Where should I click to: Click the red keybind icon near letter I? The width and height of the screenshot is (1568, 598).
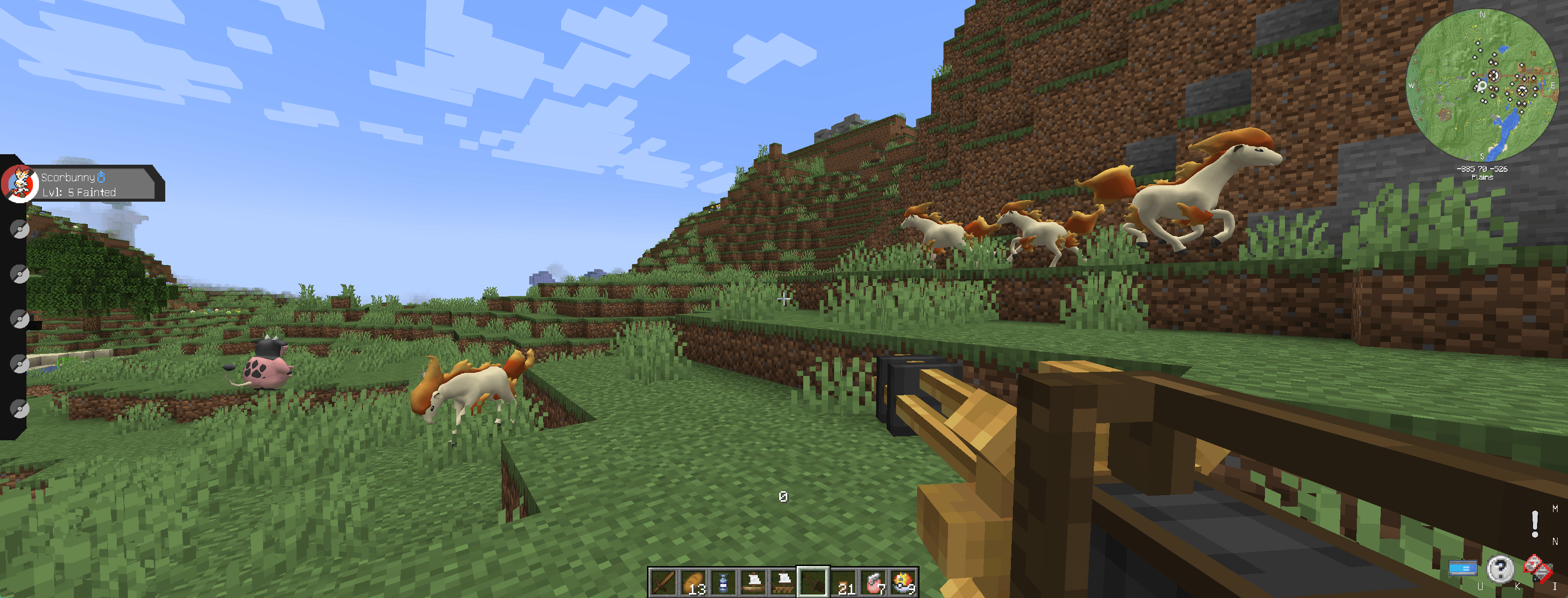(x=1538, y=569)
